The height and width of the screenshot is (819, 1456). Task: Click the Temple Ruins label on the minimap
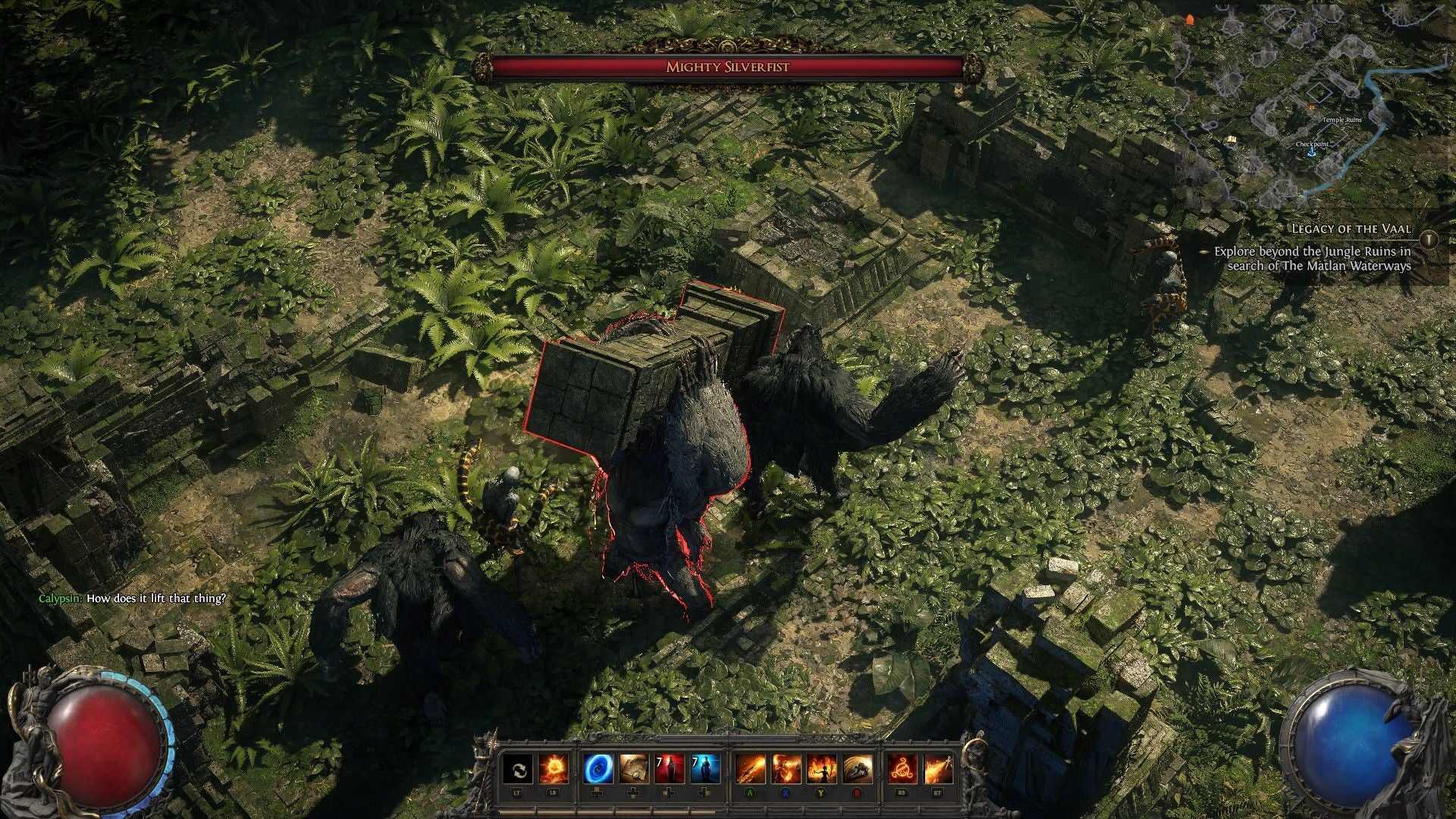(1342, 120)
